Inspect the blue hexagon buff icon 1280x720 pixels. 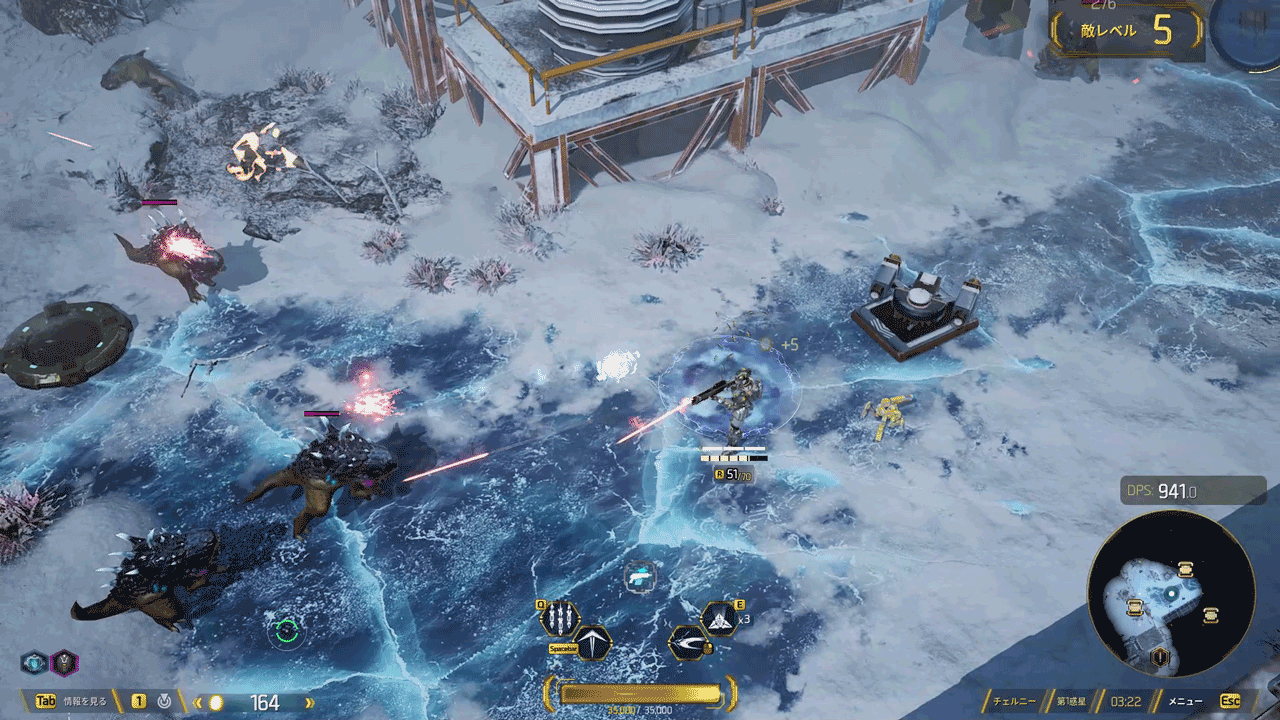(x=34, y=662)
